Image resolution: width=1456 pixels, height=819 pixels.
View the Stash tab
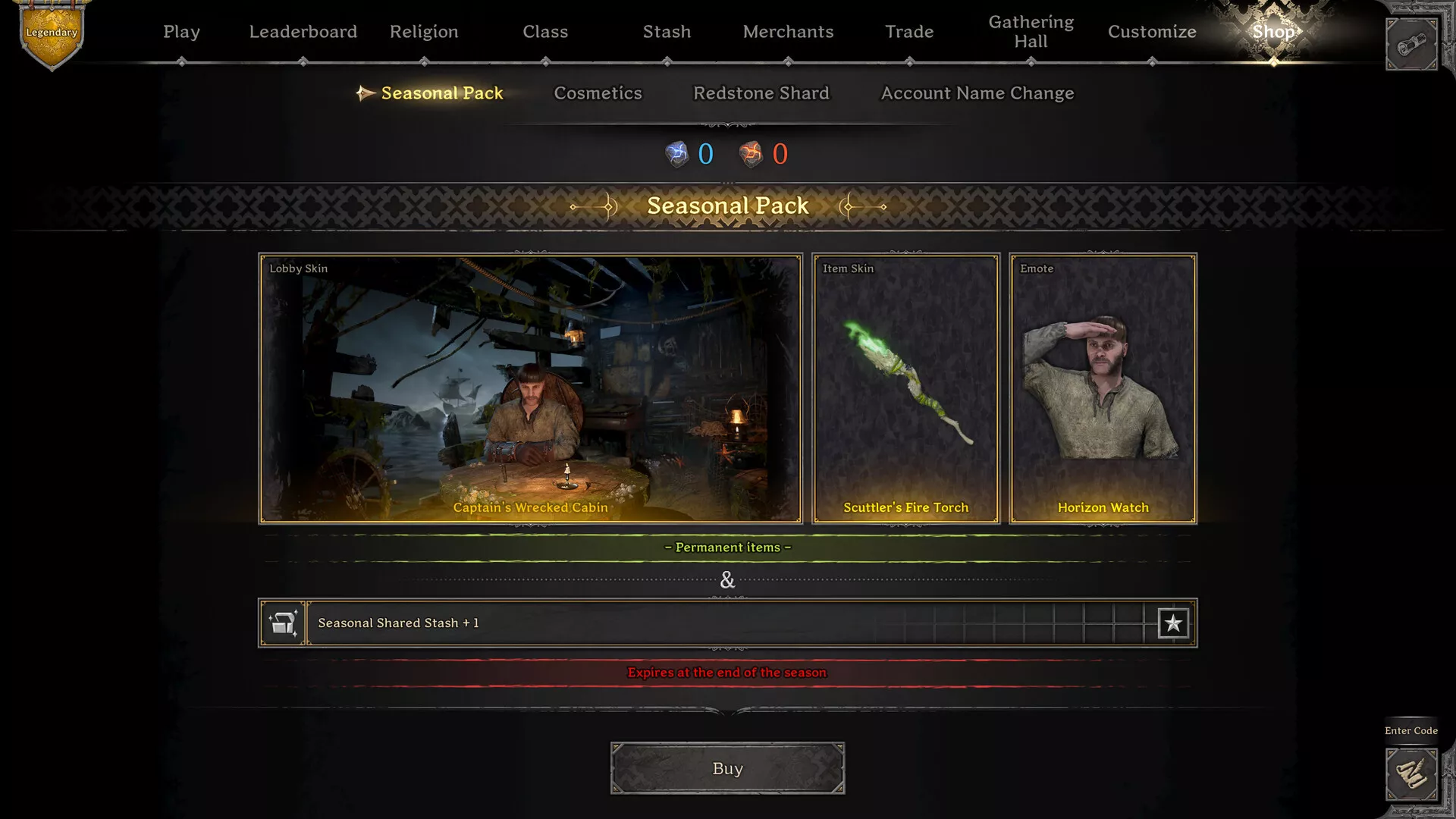667,32
